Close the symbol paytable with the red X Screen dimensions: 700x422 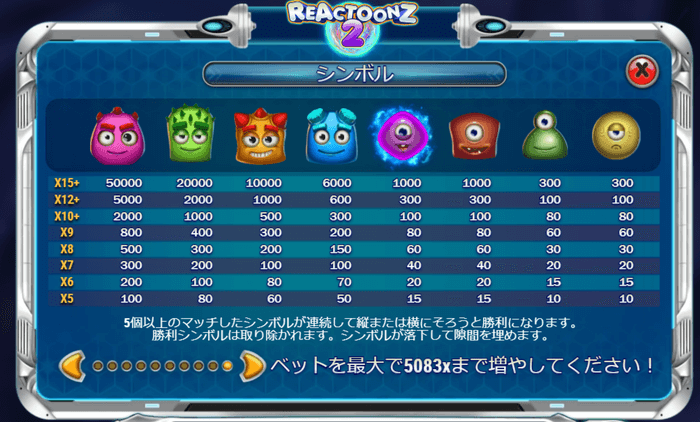(641, 71)
